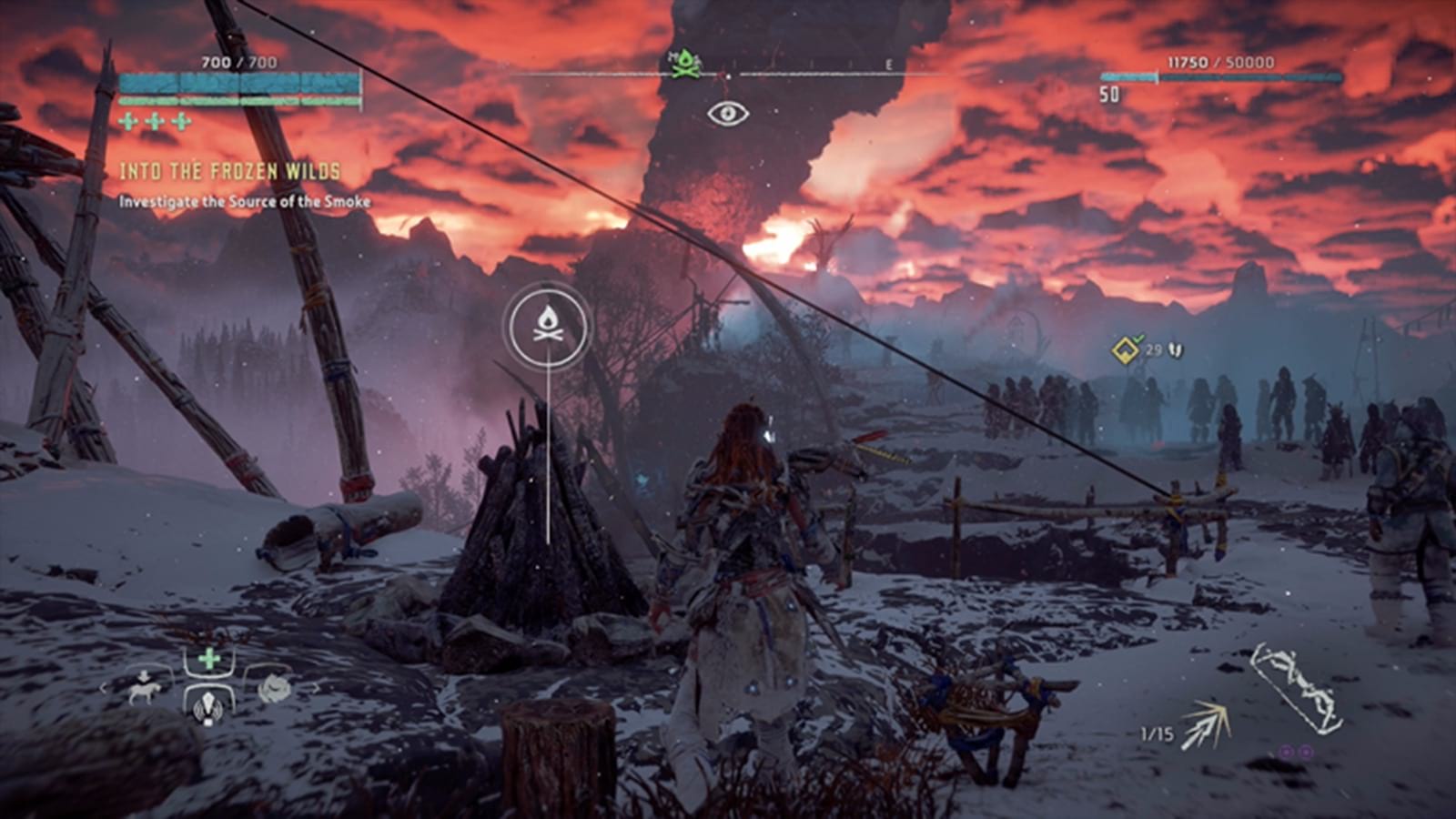Select the green medicine pouch plus icon
Viewport: 1456px width, 819px height.
tap(209, 657)
